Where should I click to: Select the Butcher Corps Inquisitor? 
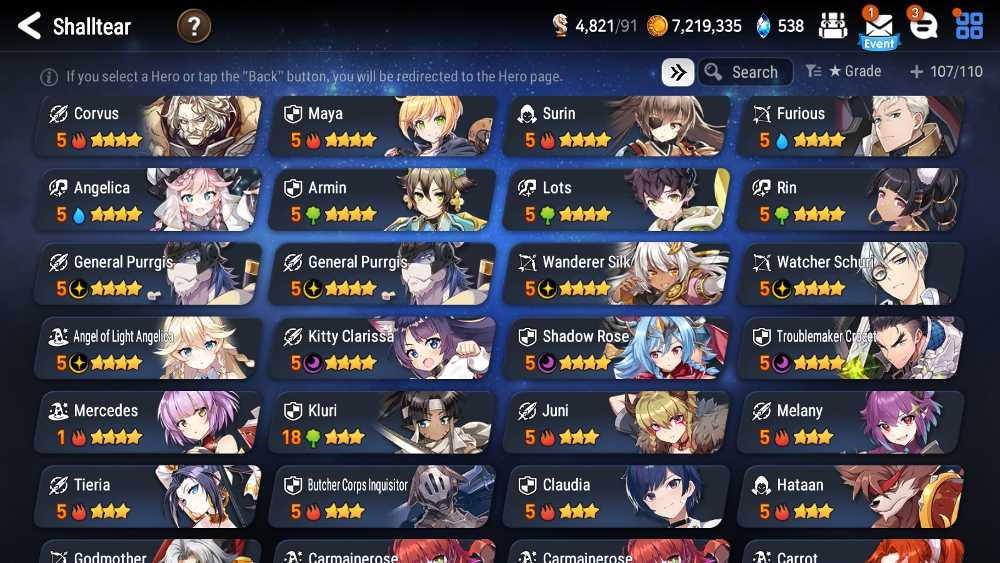pyautogui.click(x=384, y=496)
